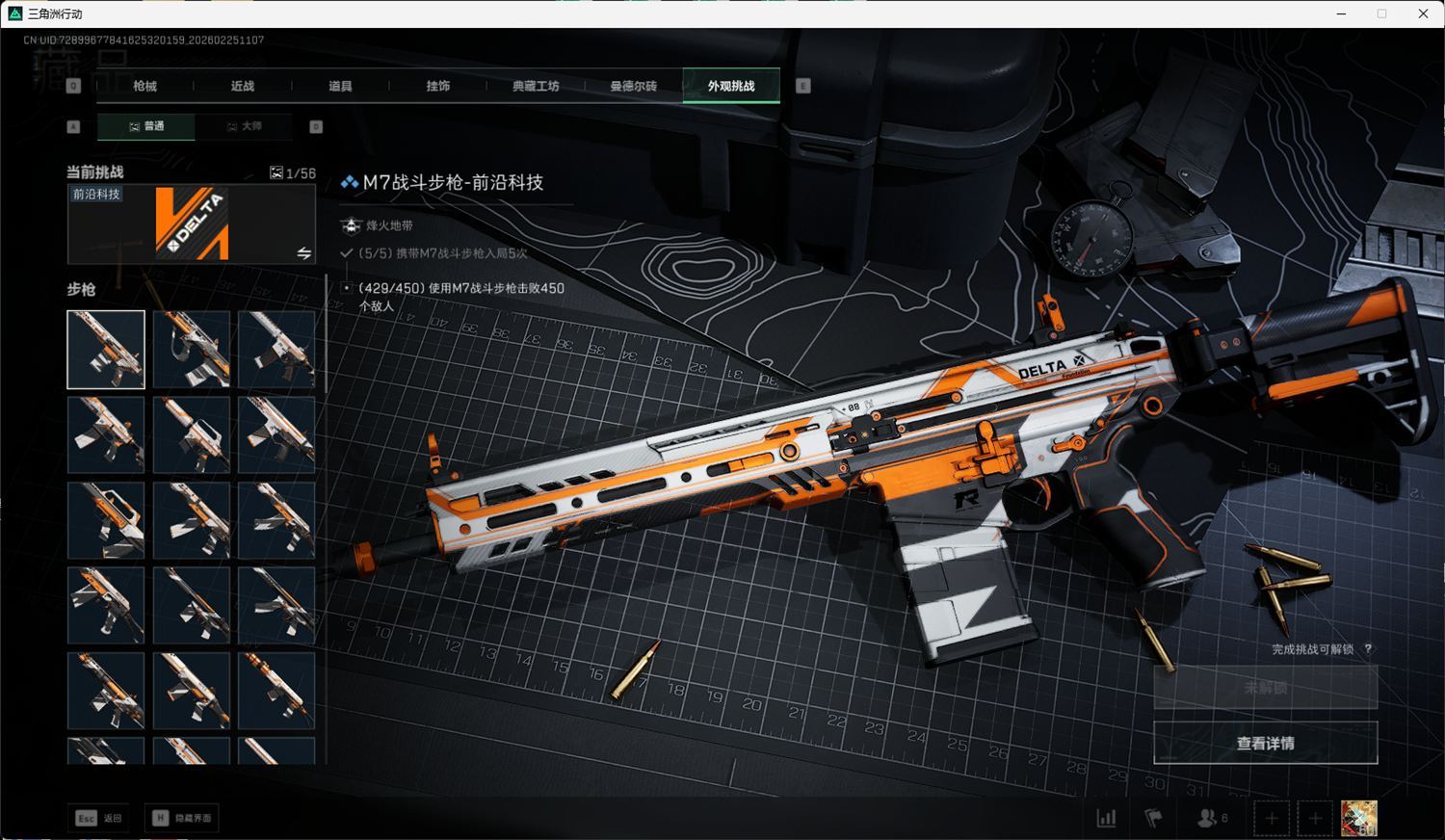
Task: Choose the 普通 normal challenge sub-tab
Action: (x=146, y=126)
